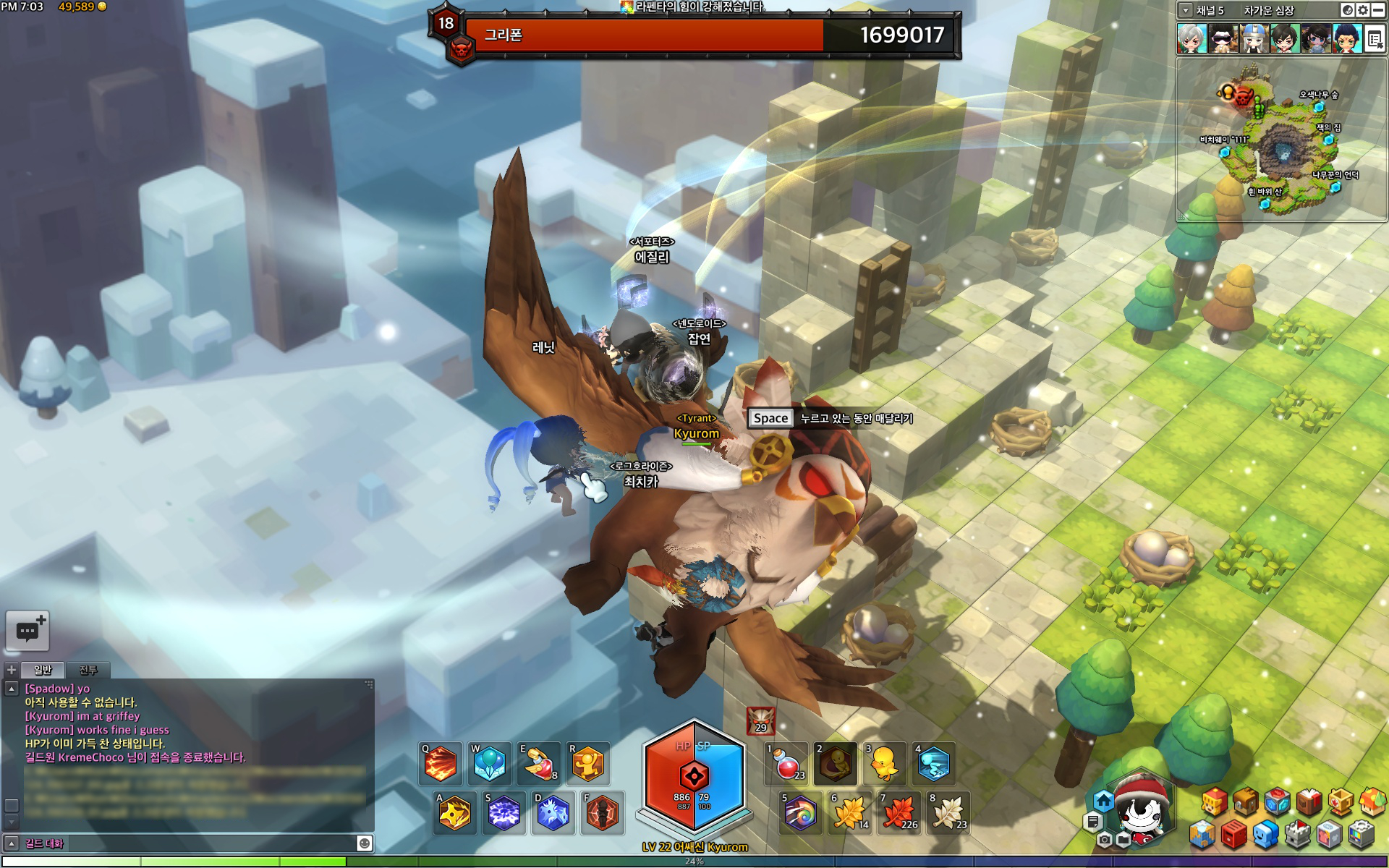Activate the S purple snowflake skill
This screenshot has height=868, width=1389.
504,813
